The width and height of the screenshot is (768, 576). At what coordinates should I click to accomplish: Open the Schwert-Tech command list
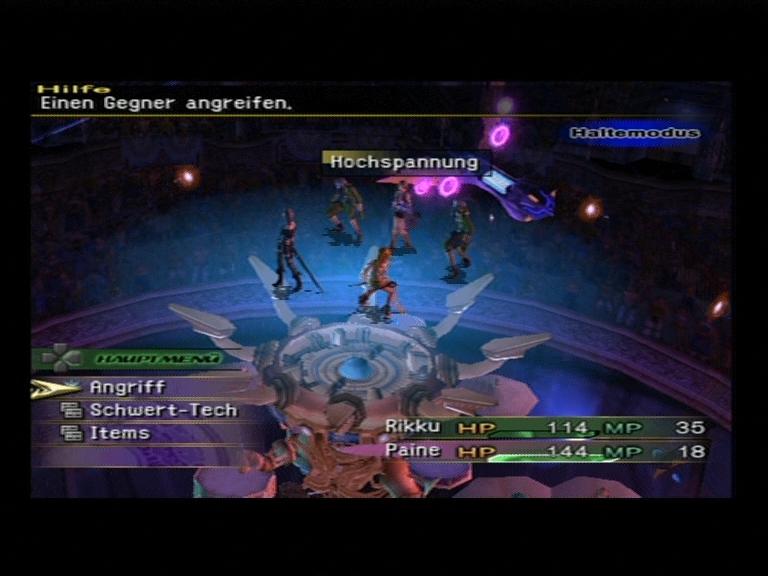click(163, 410)
